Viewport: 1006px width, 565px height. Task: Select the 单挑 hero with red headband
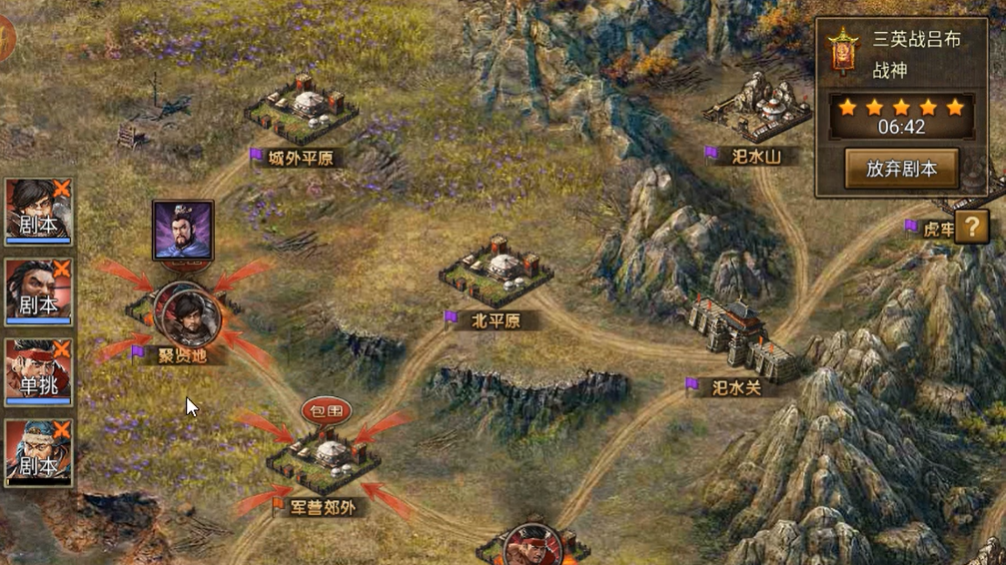[x=38, y=372]
